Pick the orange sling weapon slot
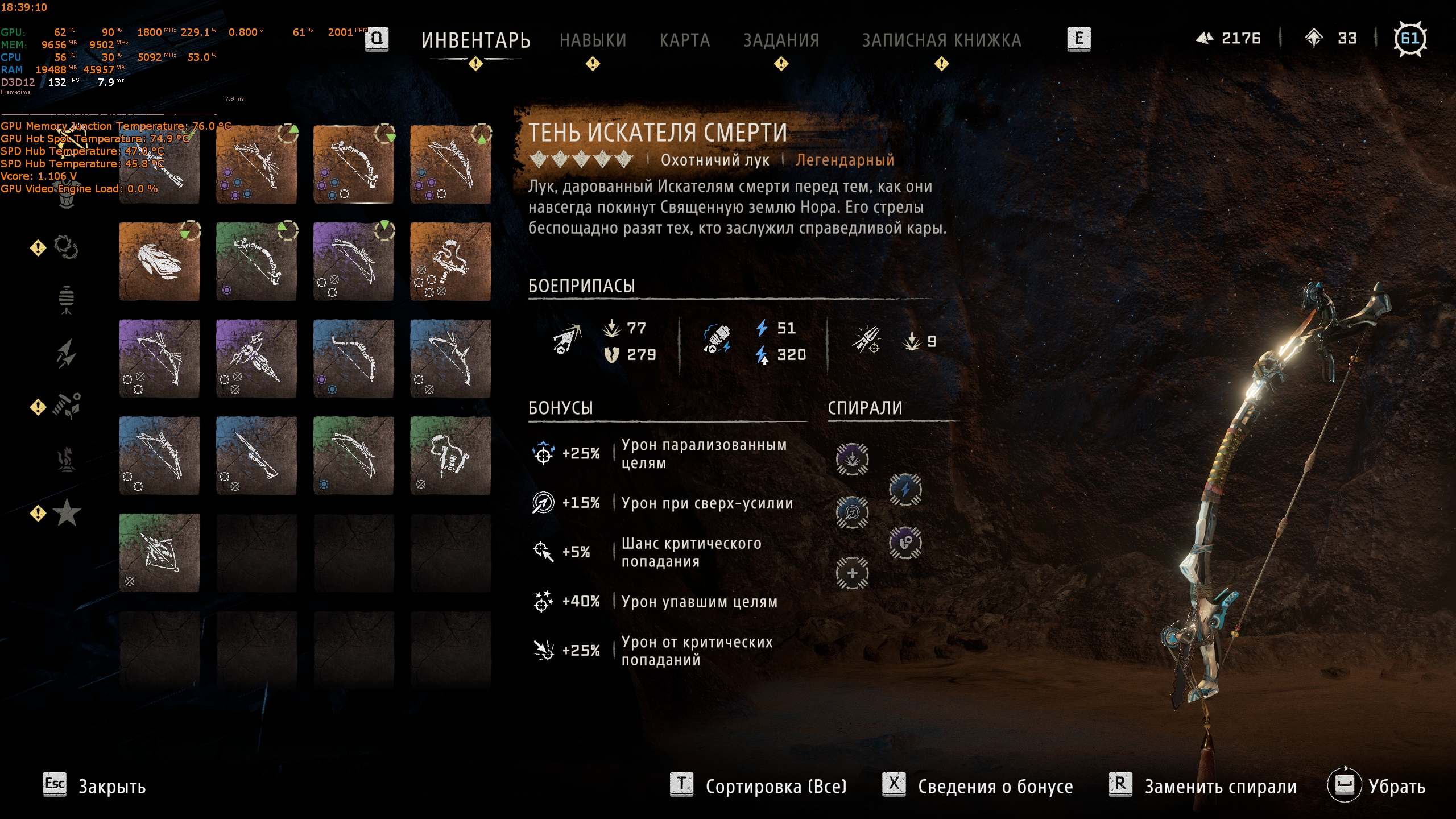 450,262
